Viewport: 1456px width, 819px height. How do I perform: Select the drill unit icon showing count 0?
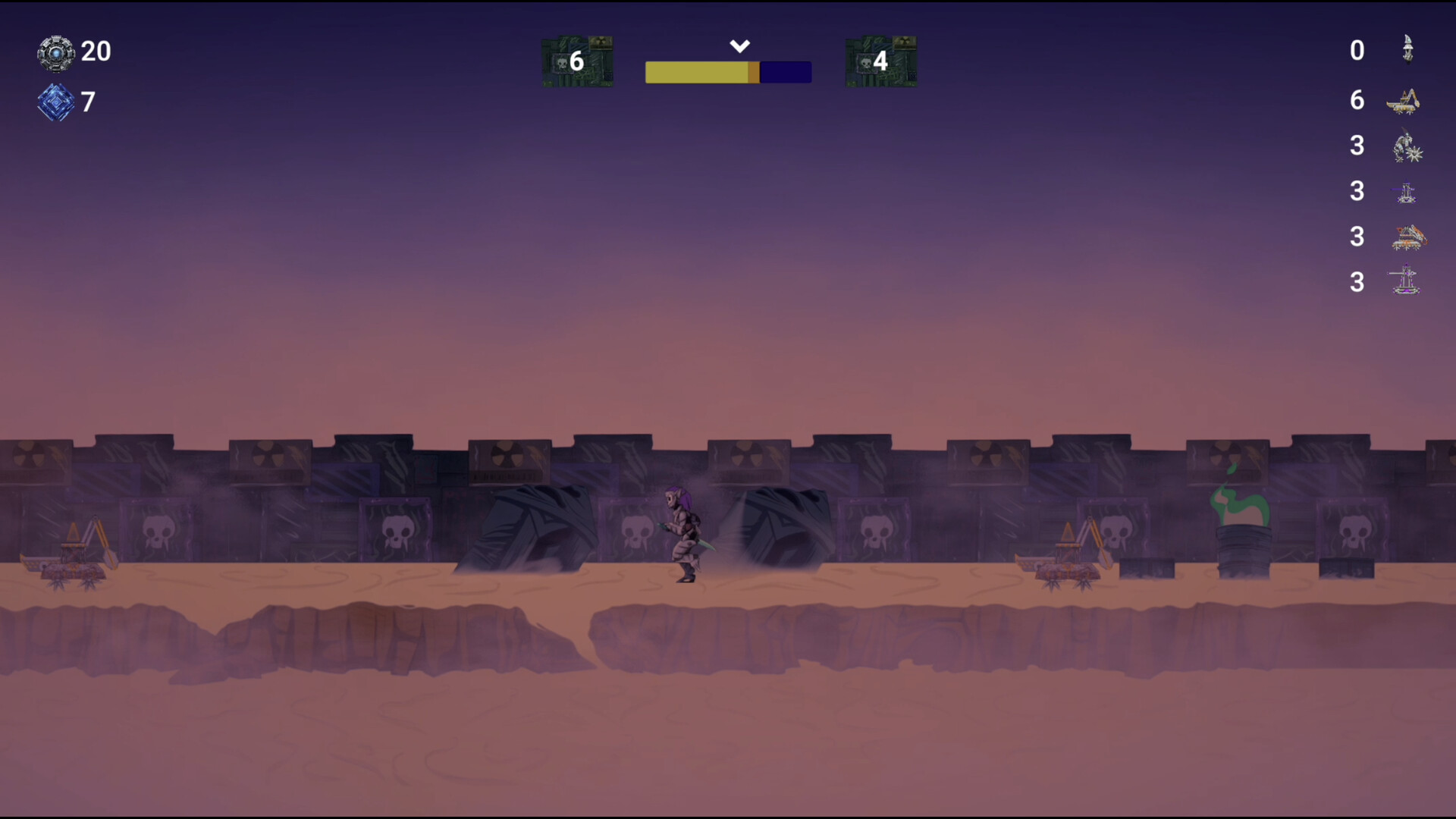pos(1407,49)
